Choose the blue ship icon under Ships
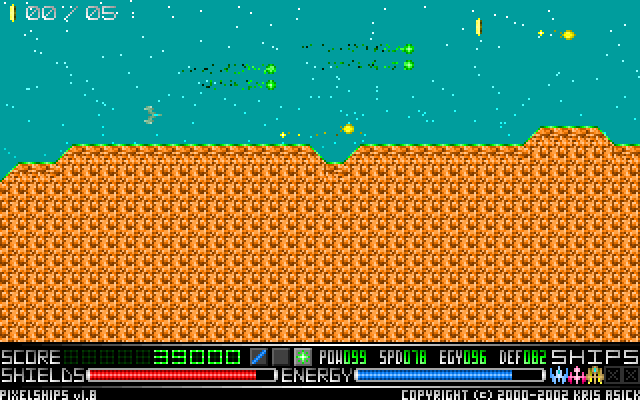The width and height of the screenshot is (640, 400). (x=558, y=375)
